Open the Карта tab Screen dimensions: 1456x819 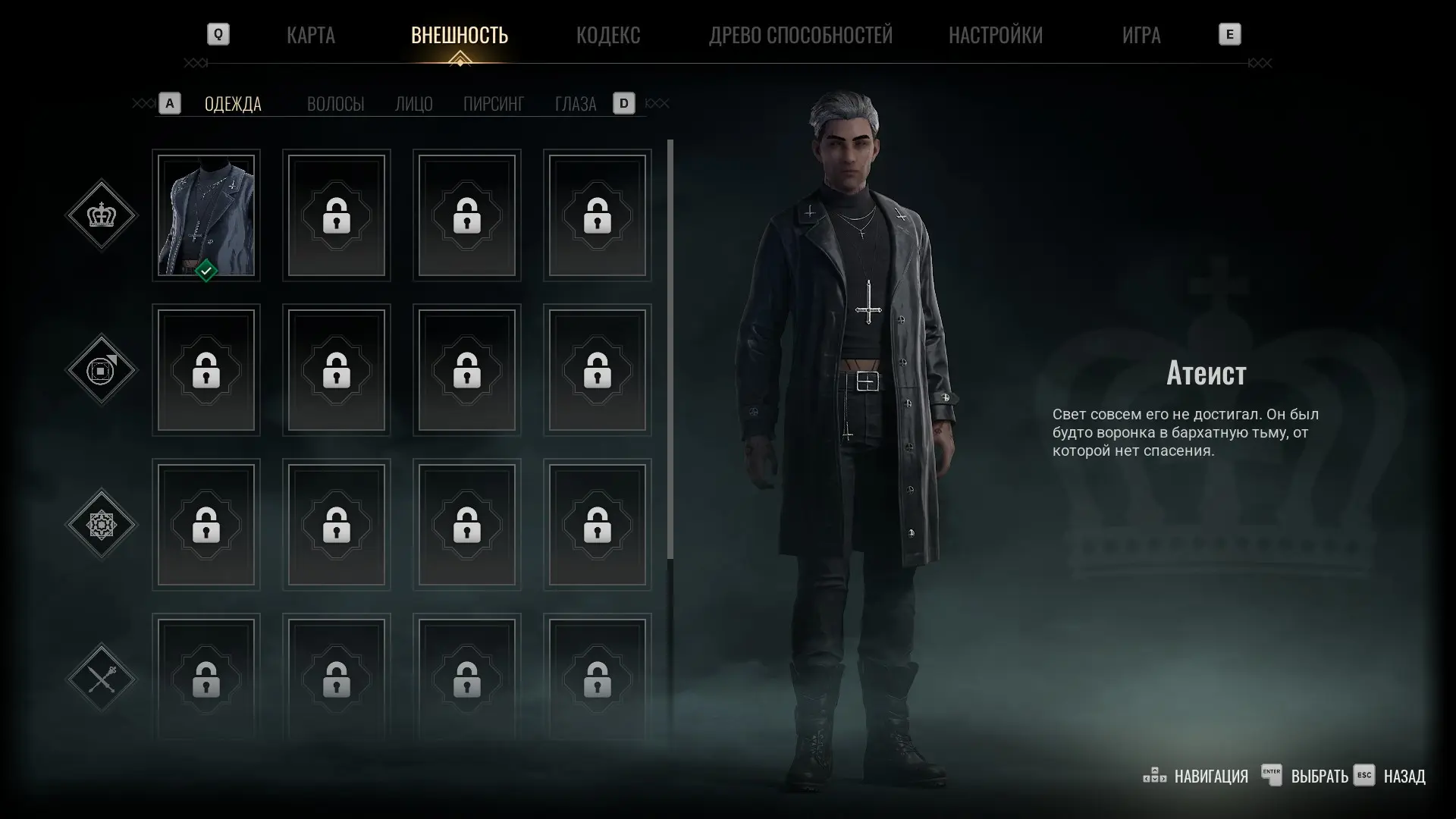point(310,35)
